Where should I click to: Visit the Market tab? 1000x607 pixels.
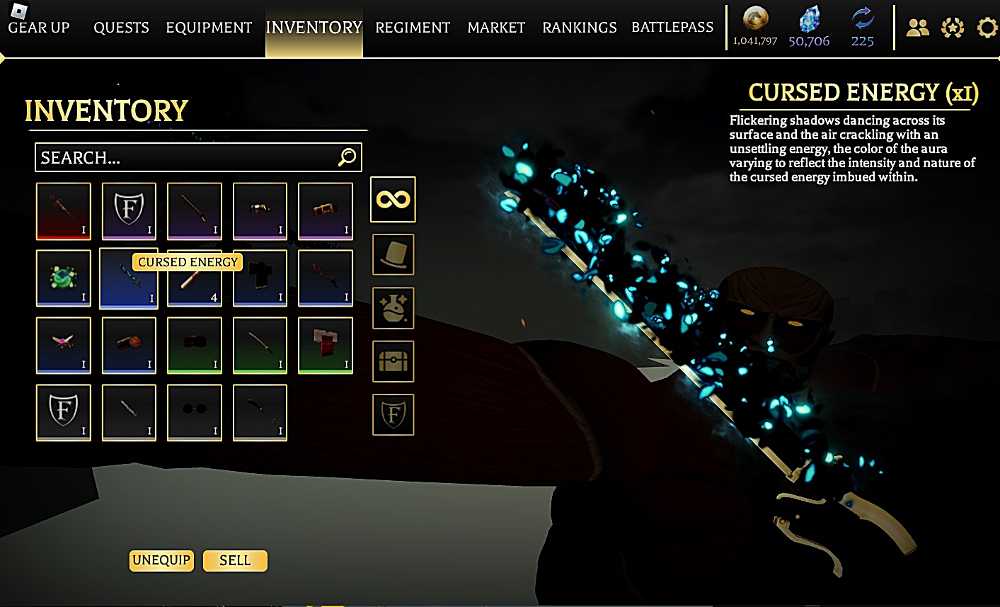coord(496,27)
